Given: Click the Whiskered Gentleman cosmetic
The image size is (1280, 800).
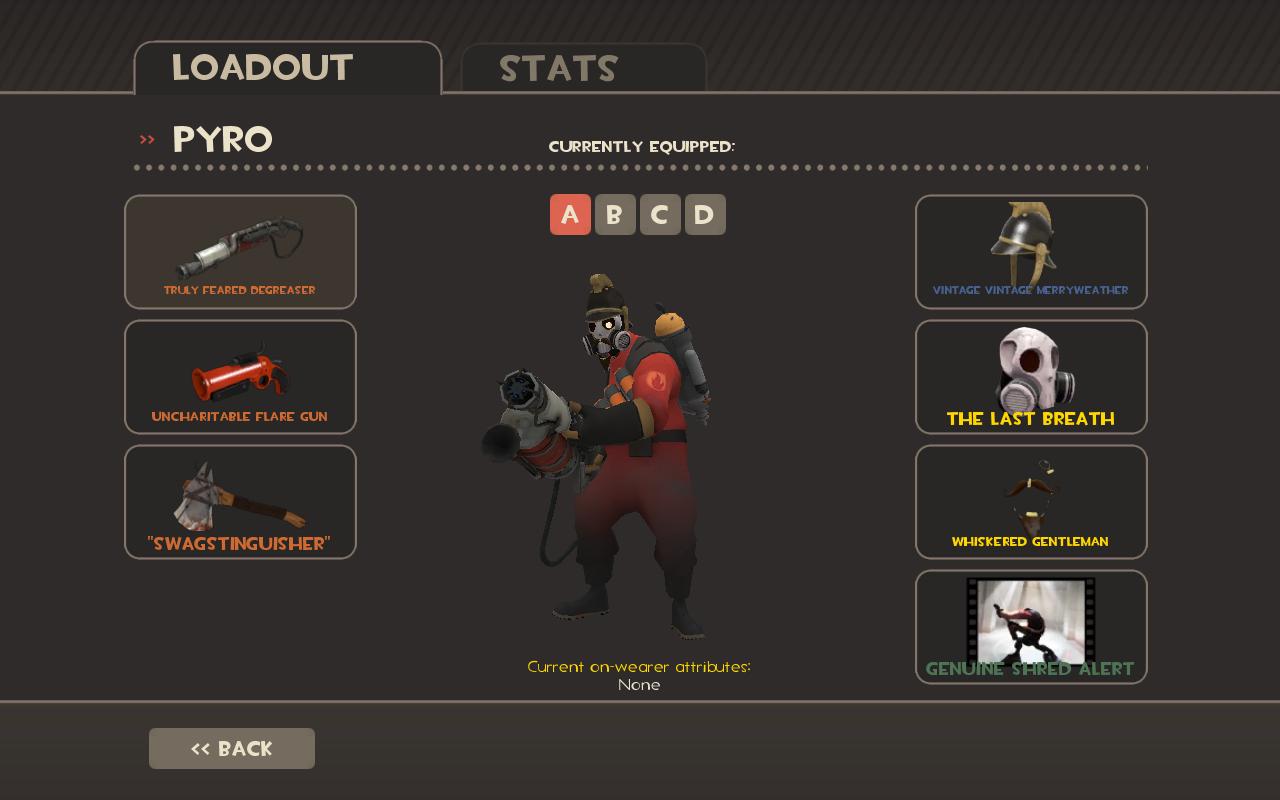Looking at the screenshot, I should point(1031,501).
